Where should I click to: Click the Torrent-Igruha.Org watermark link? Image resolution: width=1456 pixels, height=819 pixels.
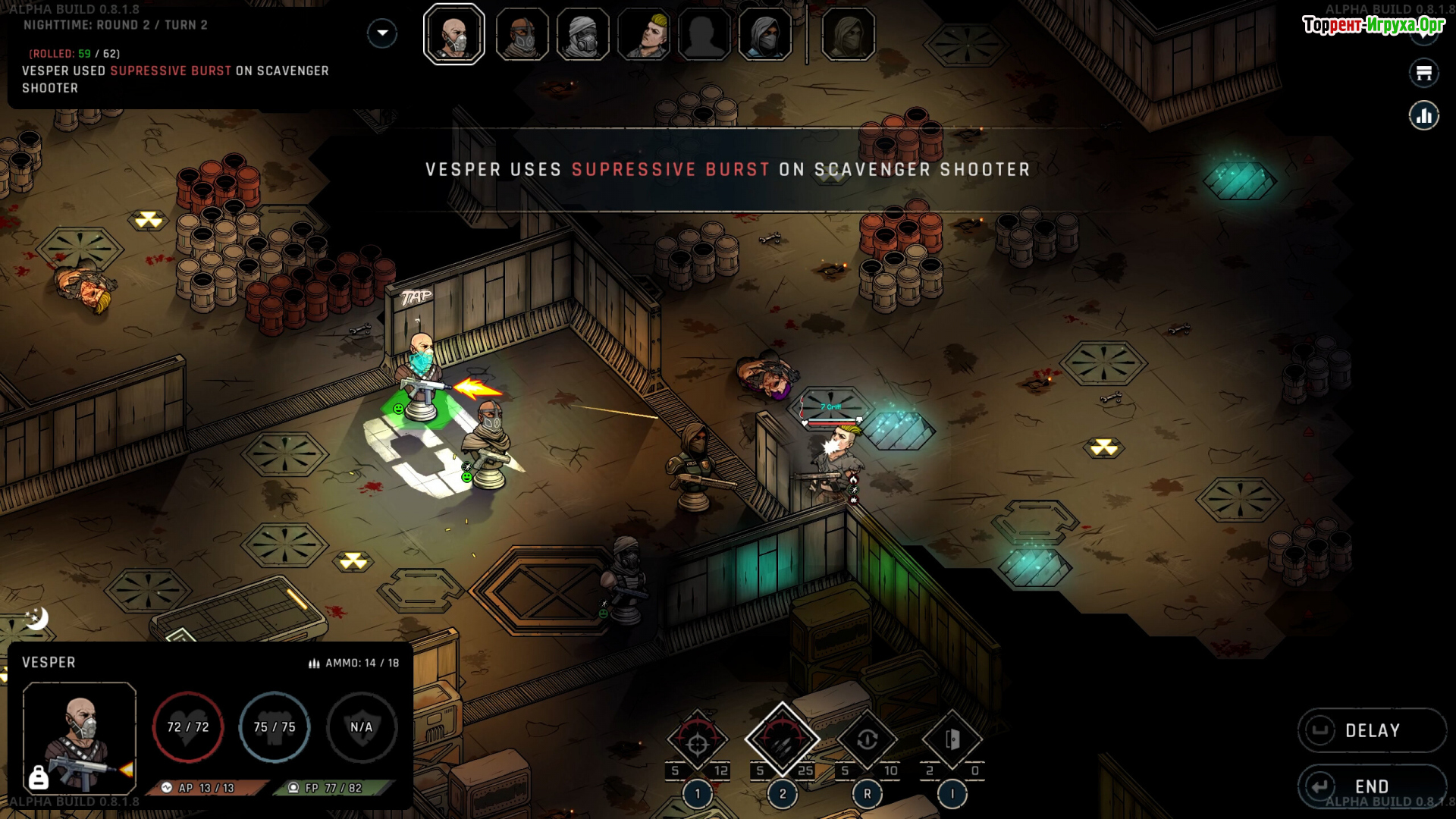1373,25
